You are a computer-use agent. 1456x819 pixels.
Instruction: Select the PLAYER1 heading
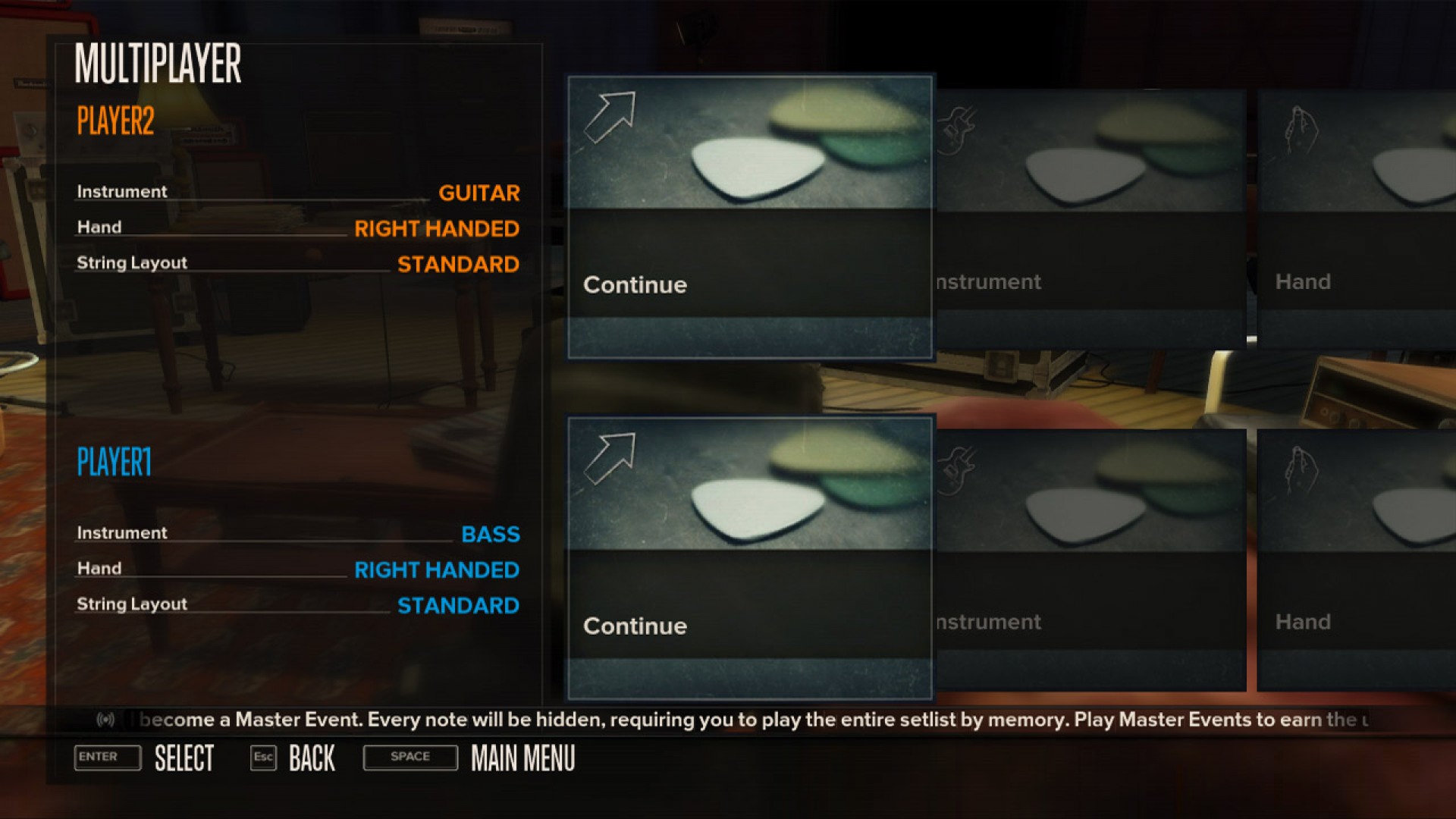(x=114, y=463)
